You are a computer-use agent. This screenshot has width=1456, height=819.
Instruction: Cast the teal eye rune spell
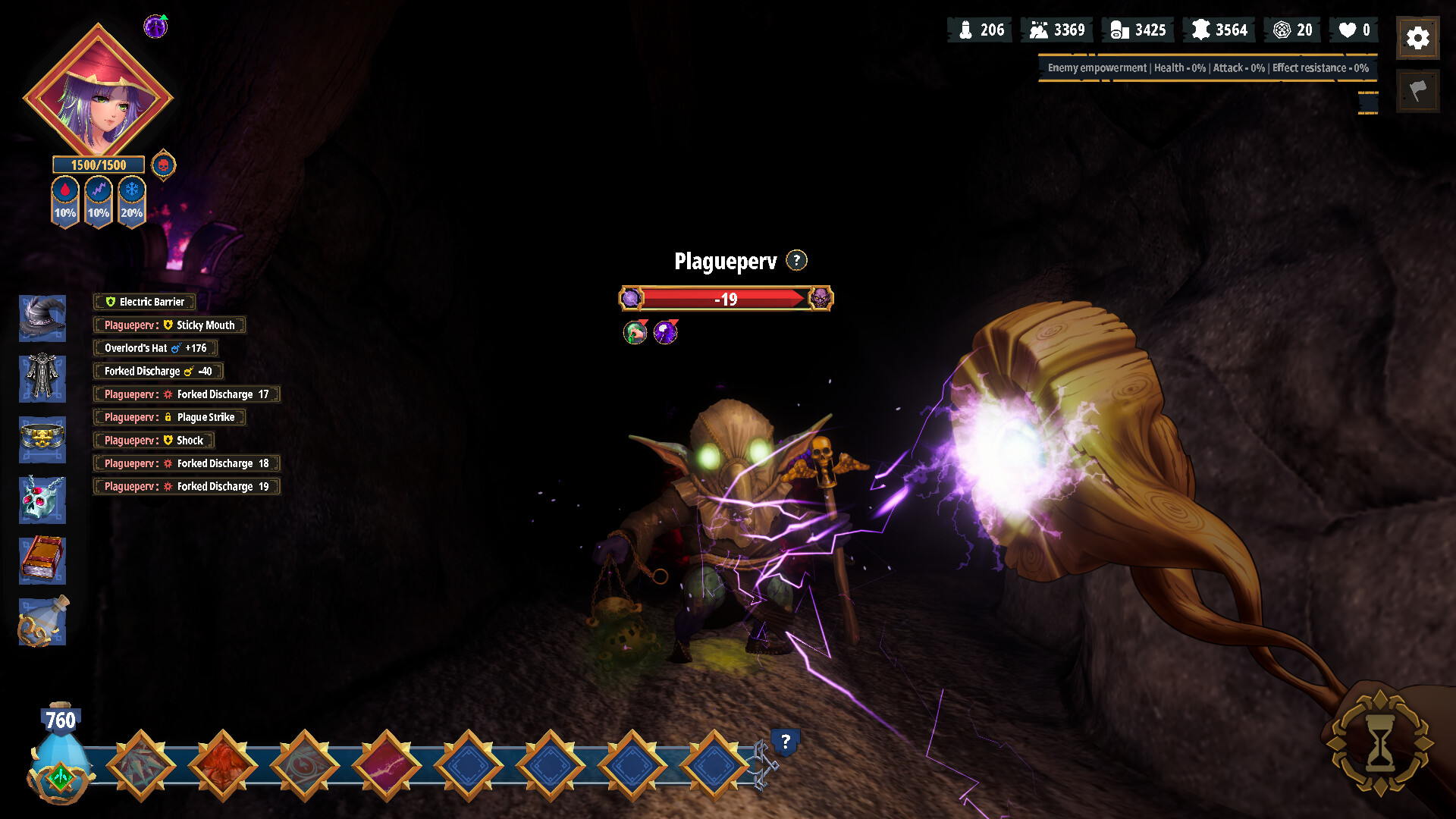(x=305, y=765)
